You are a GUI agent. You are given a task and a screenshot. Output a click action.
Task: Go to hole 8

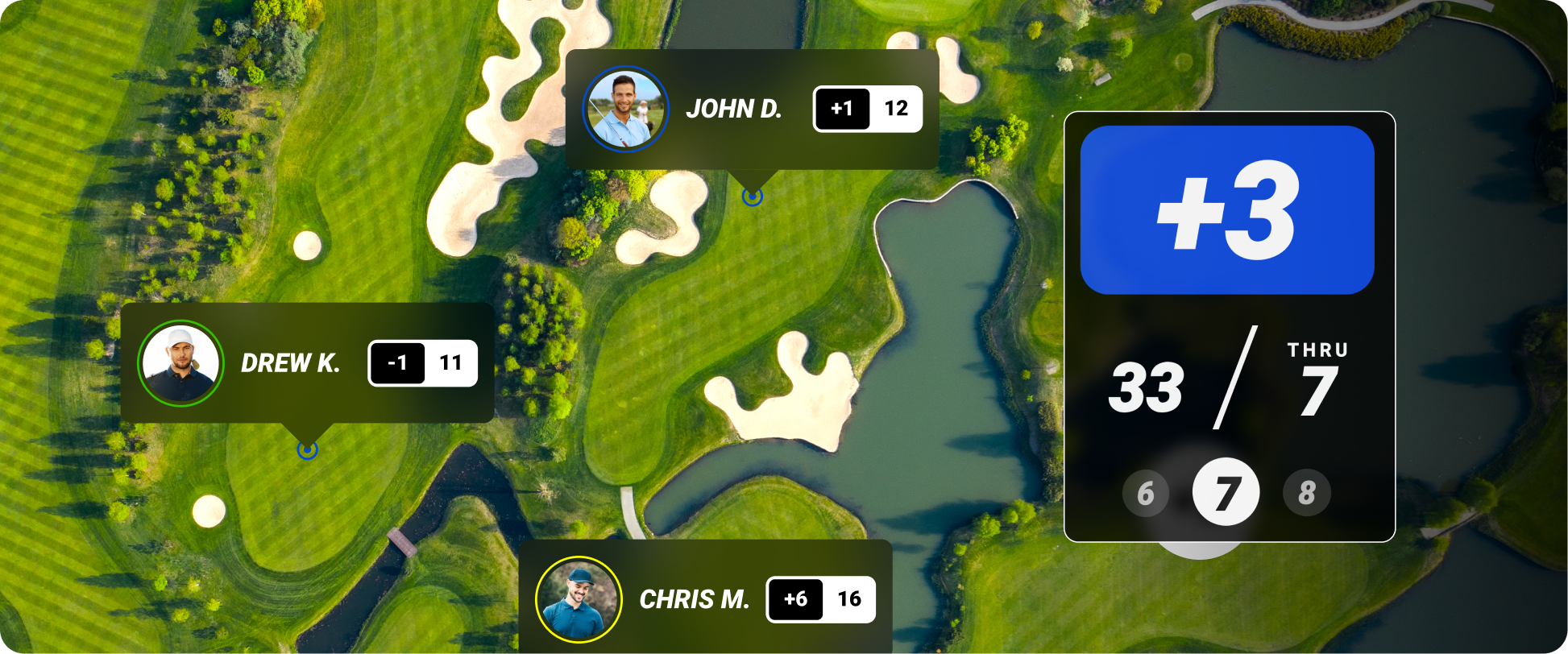(1306, 492)
